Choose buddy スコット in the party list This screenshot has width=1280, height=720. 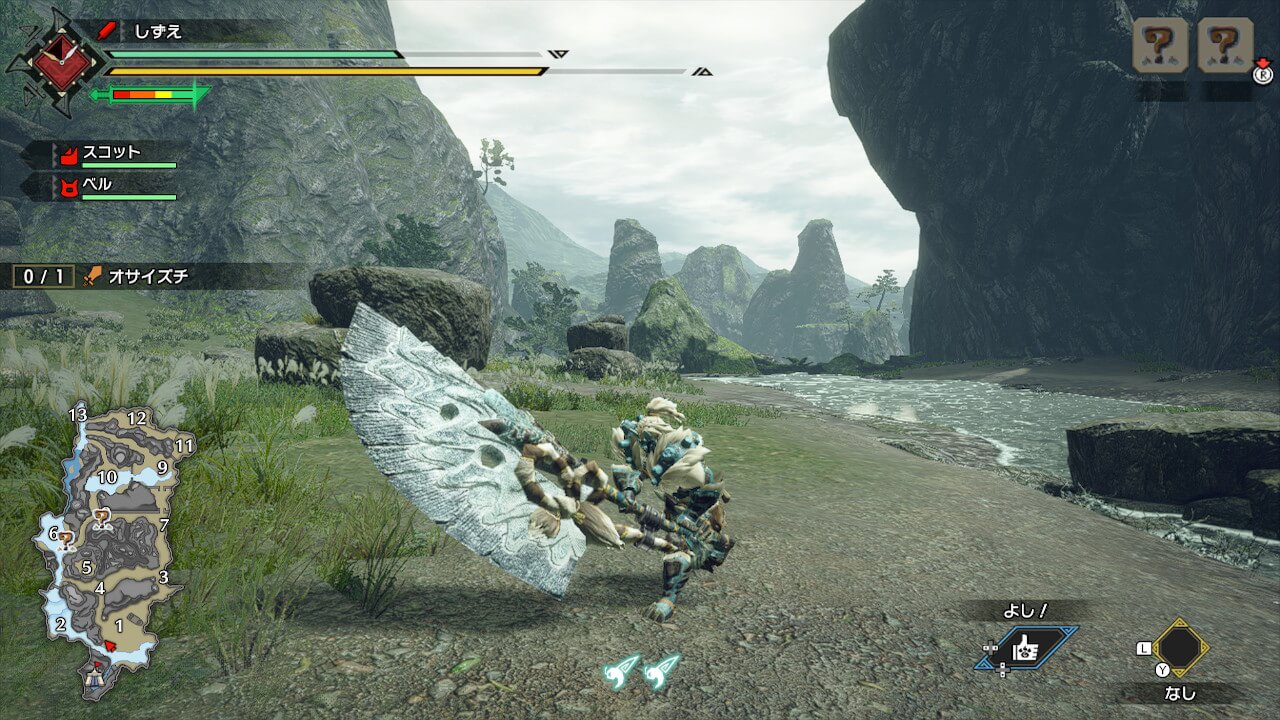click(x=112, y=154)
